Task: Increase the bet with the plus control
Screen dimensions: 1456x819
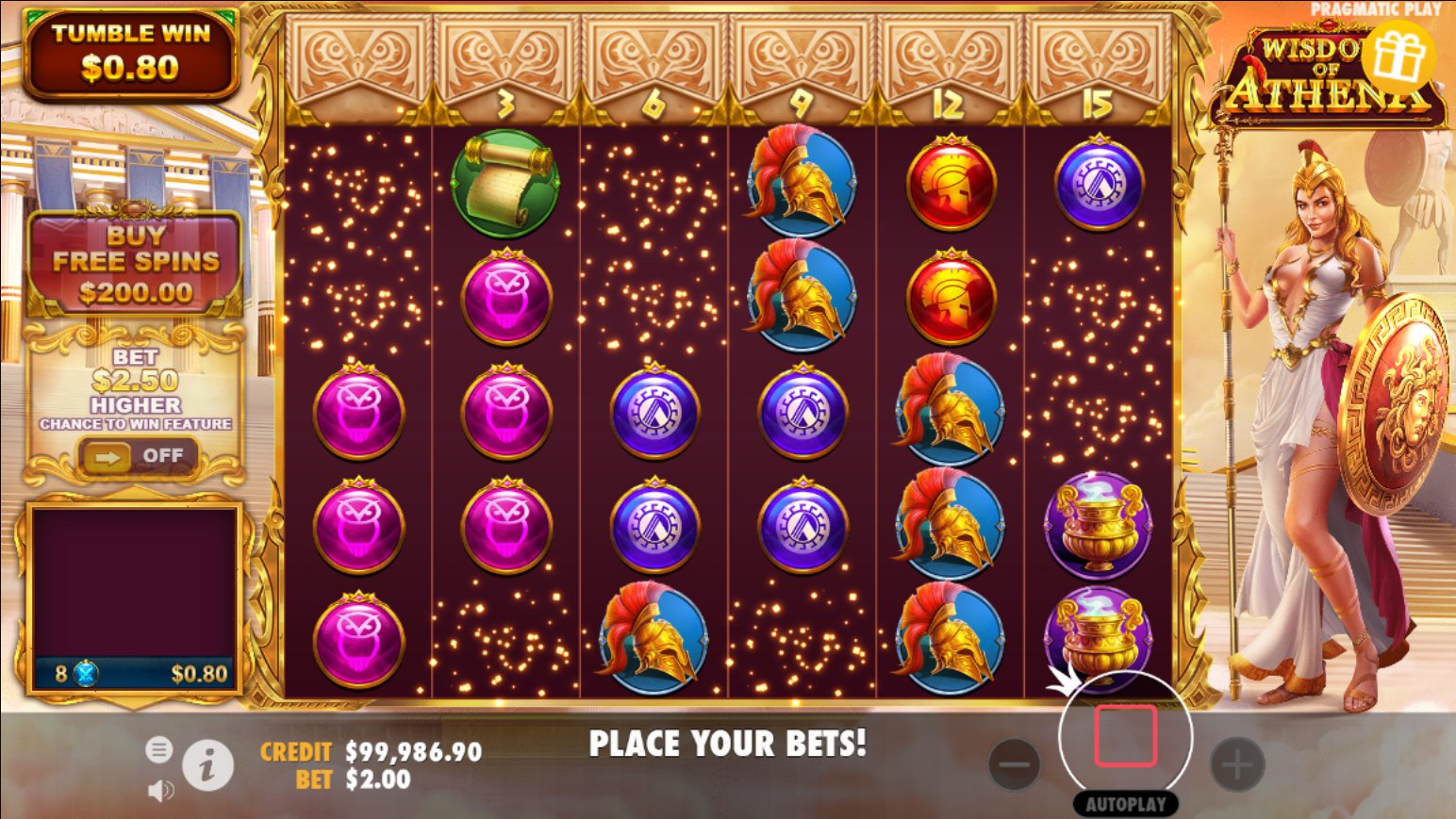Action: click(1238, 765)
